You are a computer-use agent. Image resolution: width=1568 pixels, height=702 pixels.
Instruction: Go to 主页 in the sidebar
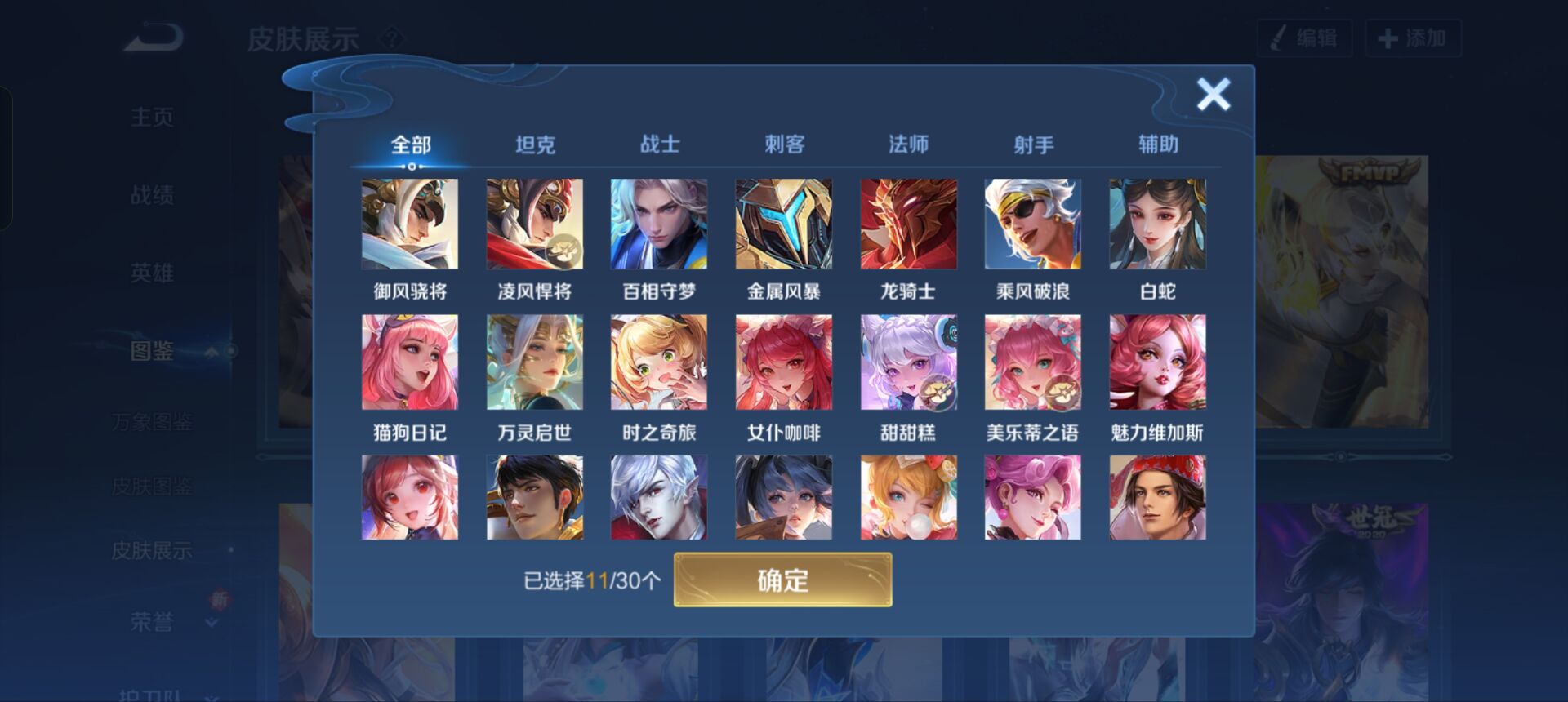pos(151,116)
